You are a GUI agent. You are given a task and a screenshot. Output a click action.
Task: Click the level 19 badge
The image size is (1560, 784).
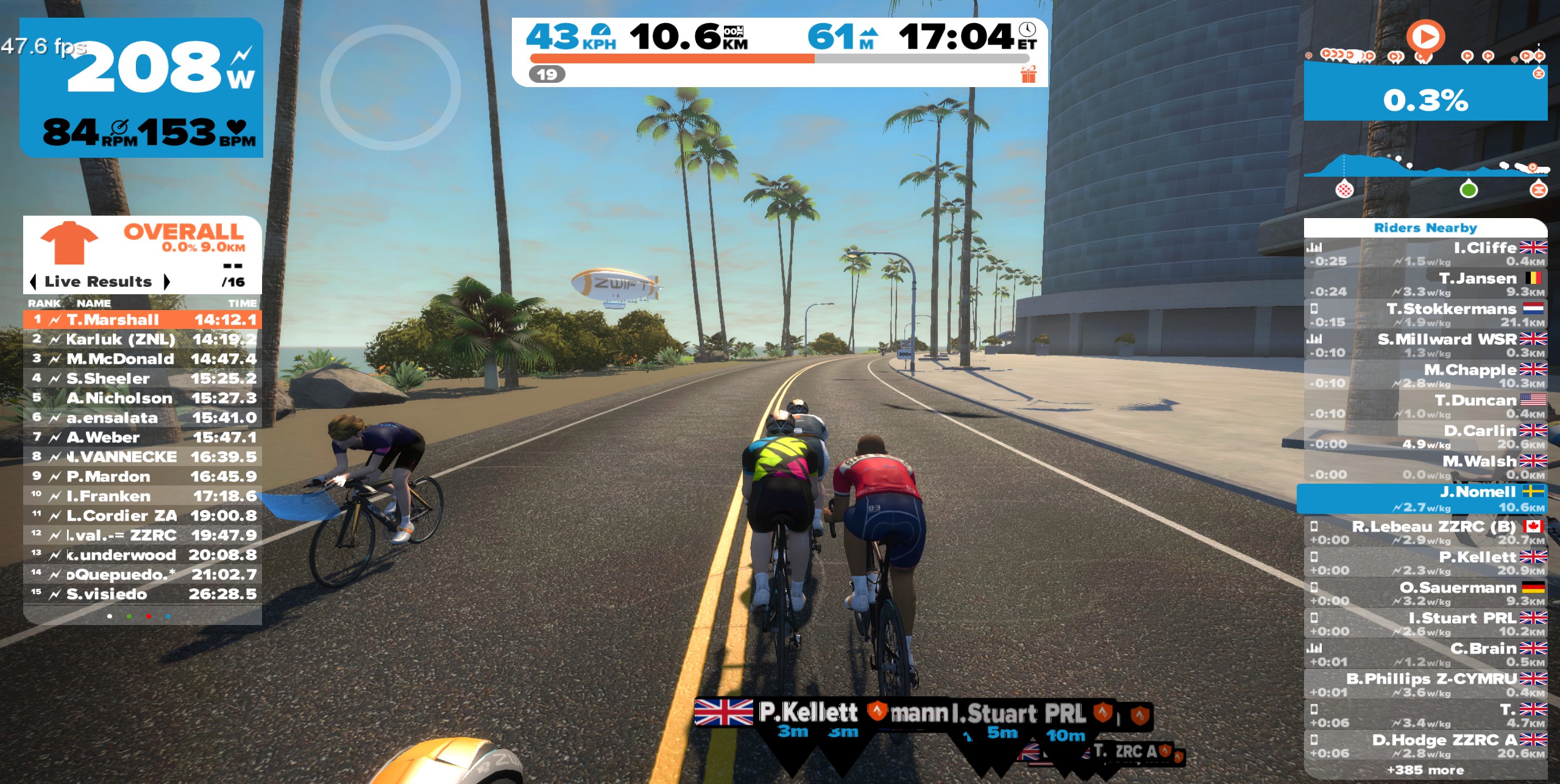[x=547, y=74]
